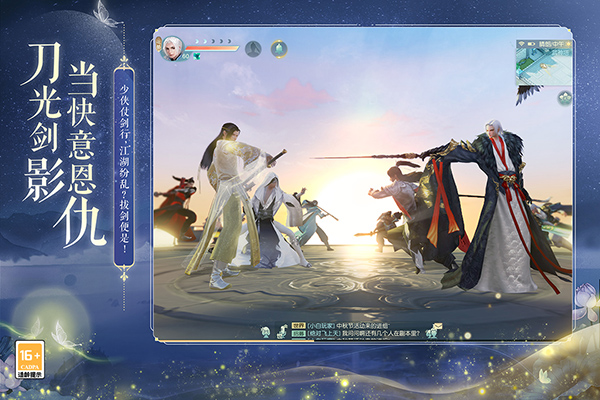Viewport: 600px width, 400px height.
Task: Click the grey silhouette icon beside health bar
Action: [253, 47]
